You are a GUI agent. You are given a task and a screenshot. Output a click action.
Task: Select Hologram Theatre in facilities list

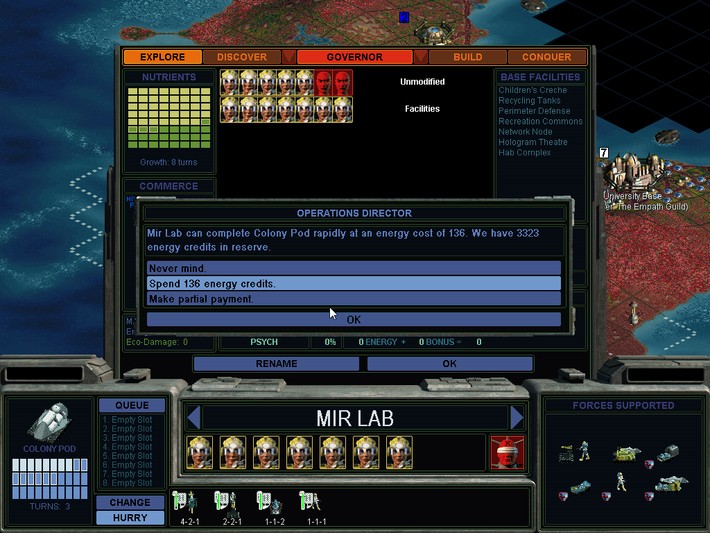[533, 143]
